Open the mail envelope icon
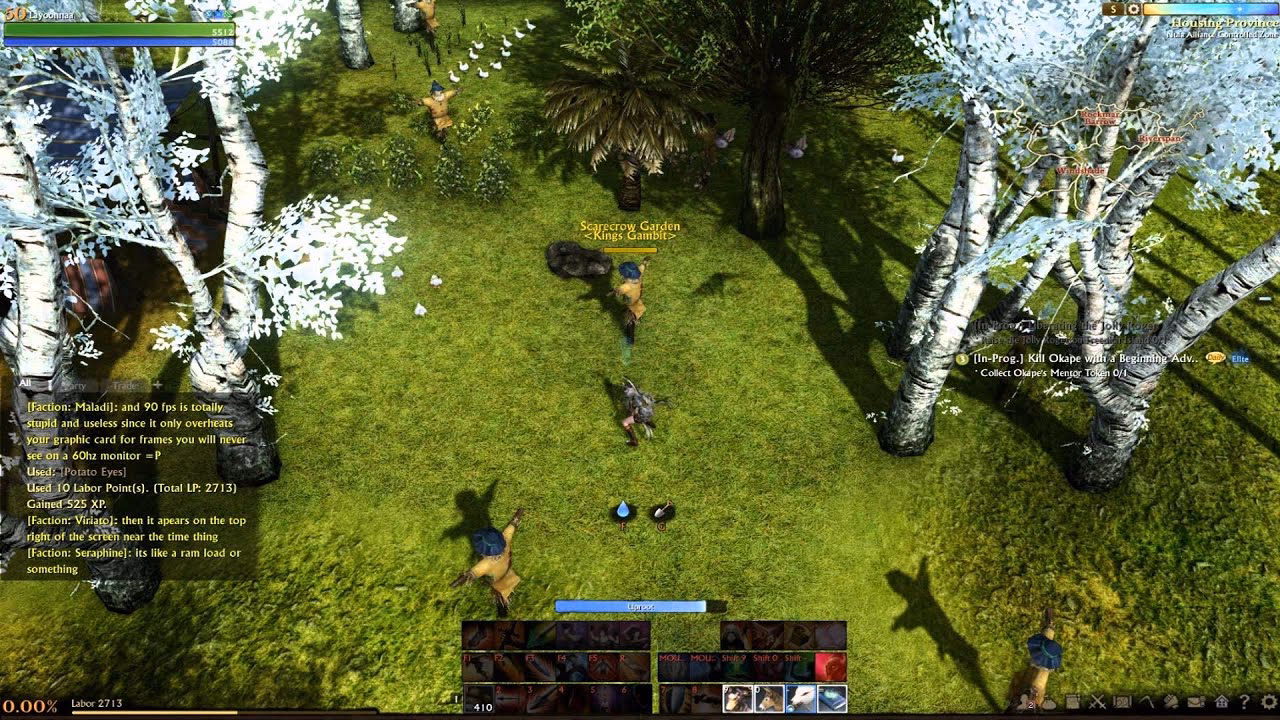 click(x=1196, y=703)
